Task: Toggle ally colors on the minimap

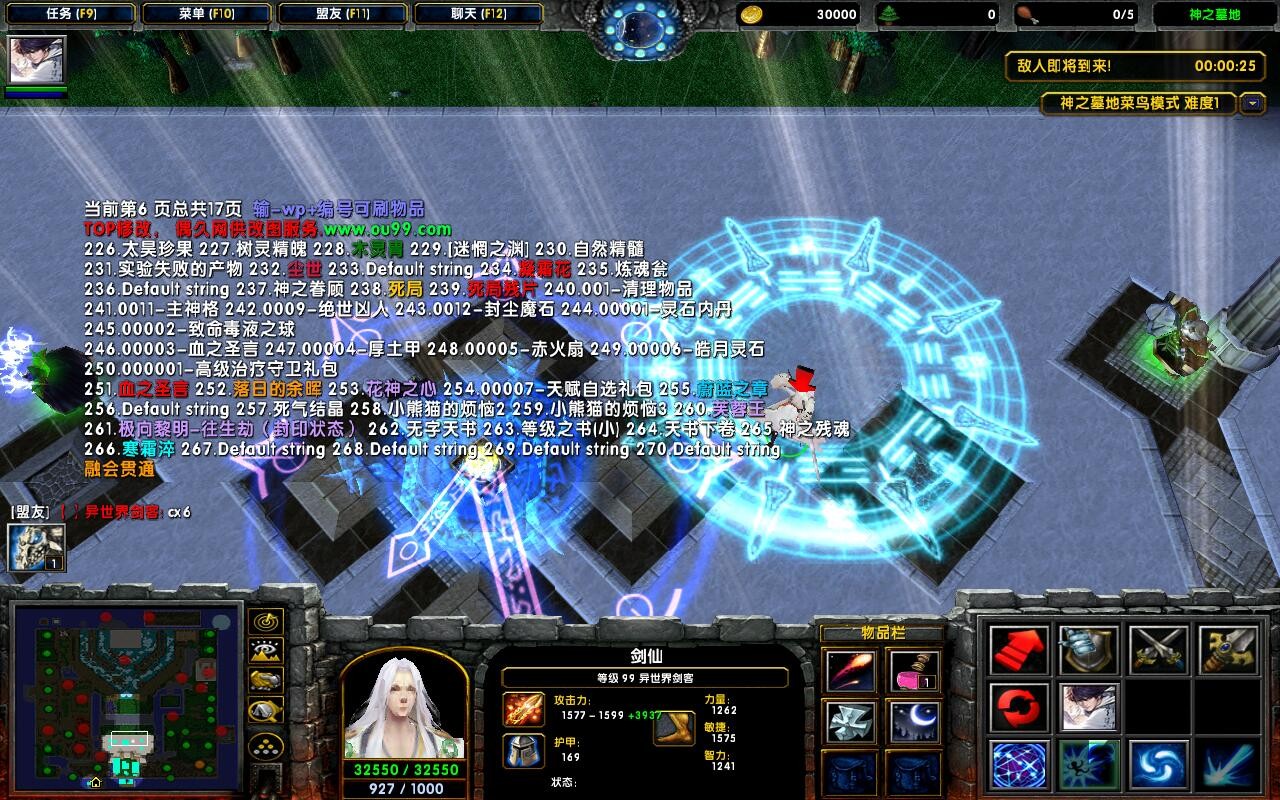Action: tap(266, 680)
